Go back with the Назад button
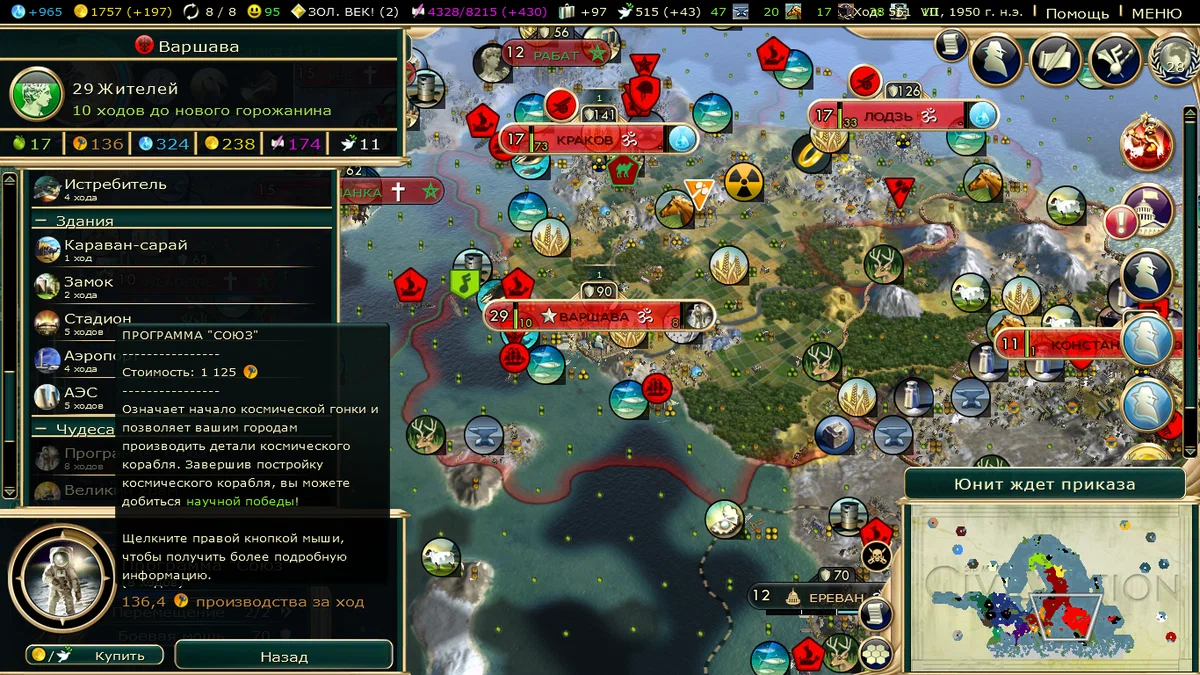The height and width of the screenshot is (675, 1200). pyautogui.click(x=284, y=656)
